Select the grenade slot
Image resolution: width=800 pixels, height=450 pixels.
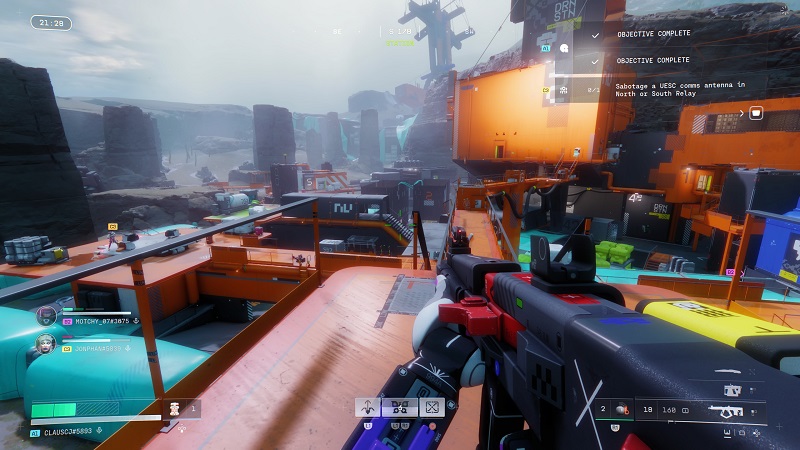[x=620, y=409]
